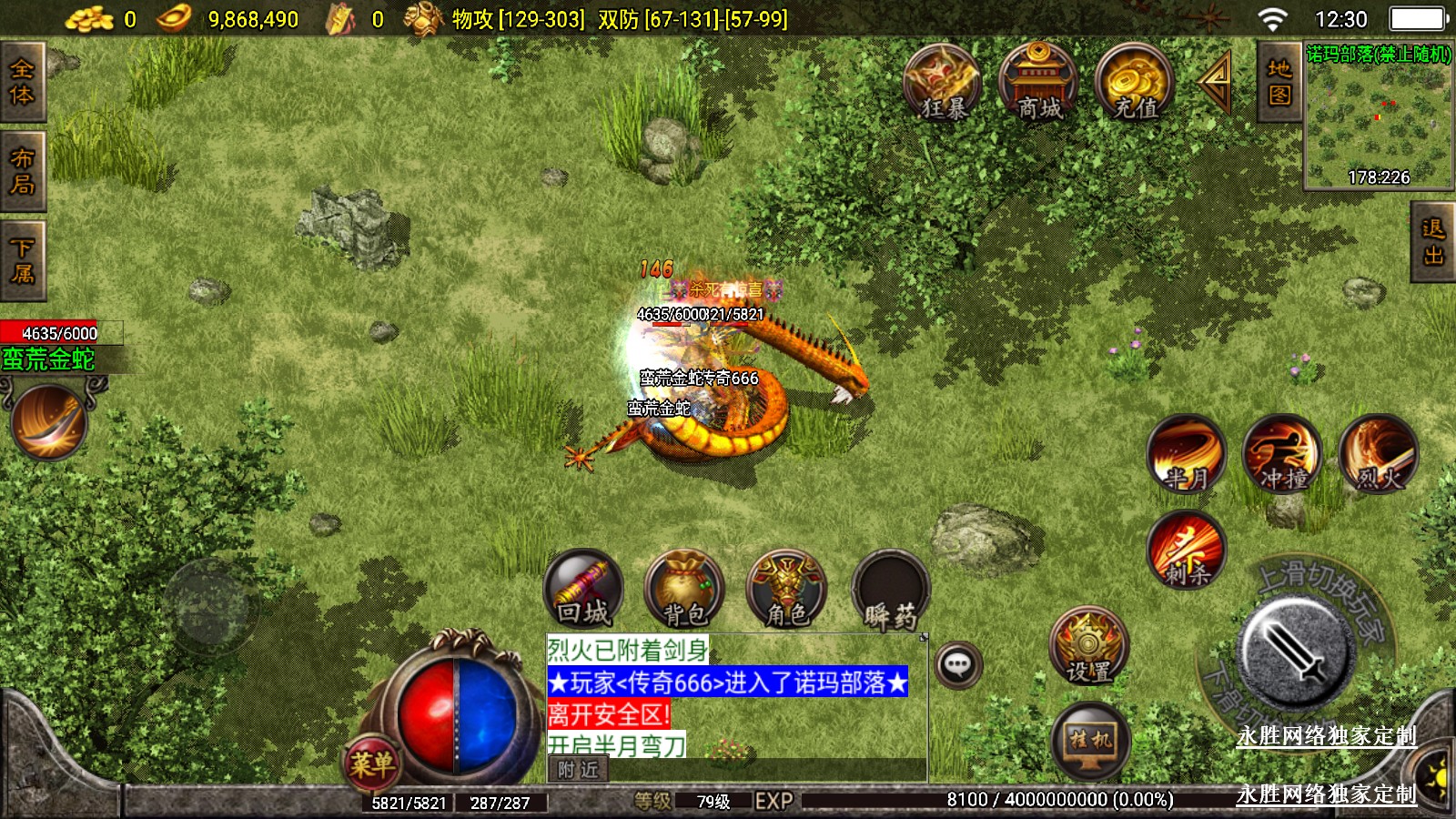Activate the 冲撞 charge skill
Viewport: 1456px width, 819px height.
[1282, 454]
